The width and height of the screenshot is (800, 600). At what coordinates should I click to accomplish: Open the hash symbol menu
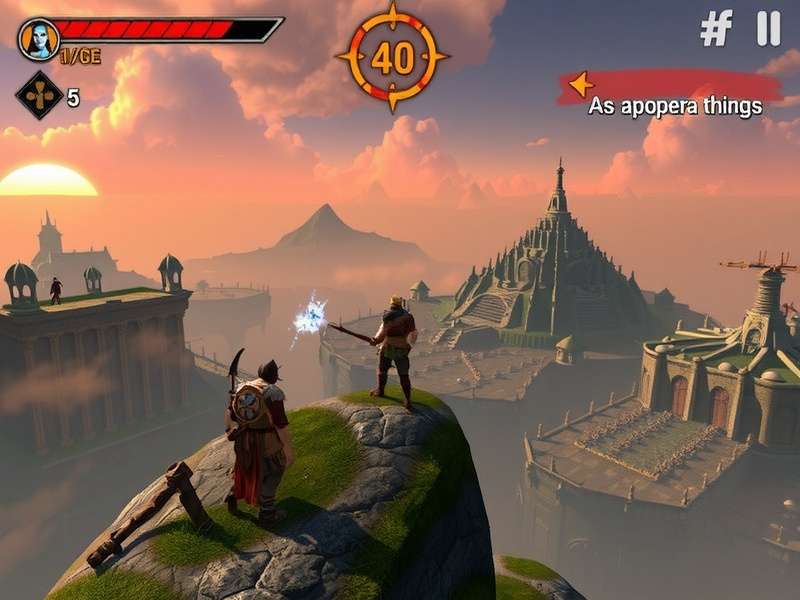tap(716, 28)
